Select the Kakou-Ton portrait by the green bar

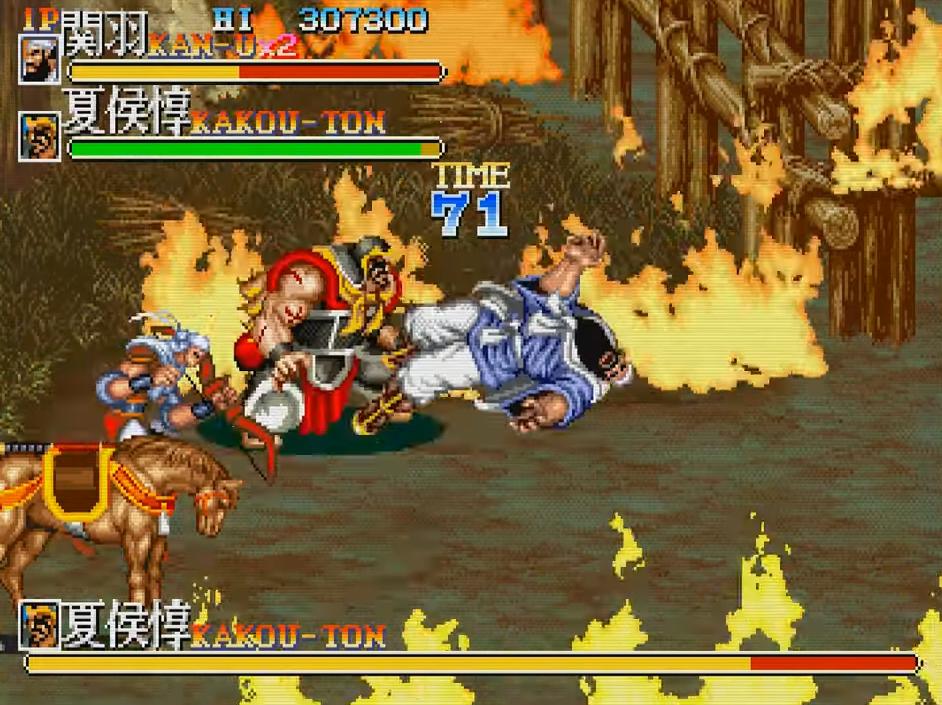[x=40, y=137]
